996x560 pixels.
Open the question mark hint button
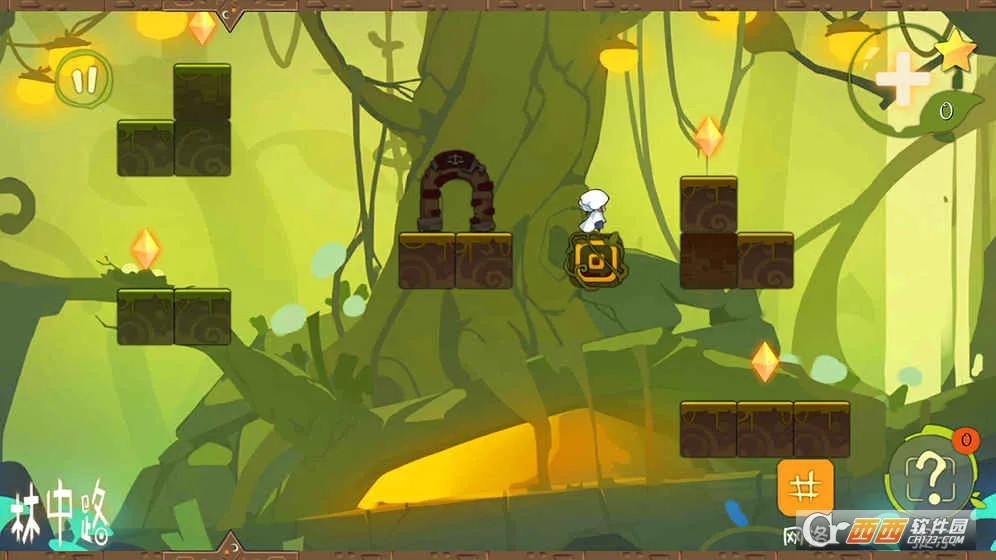931,474
